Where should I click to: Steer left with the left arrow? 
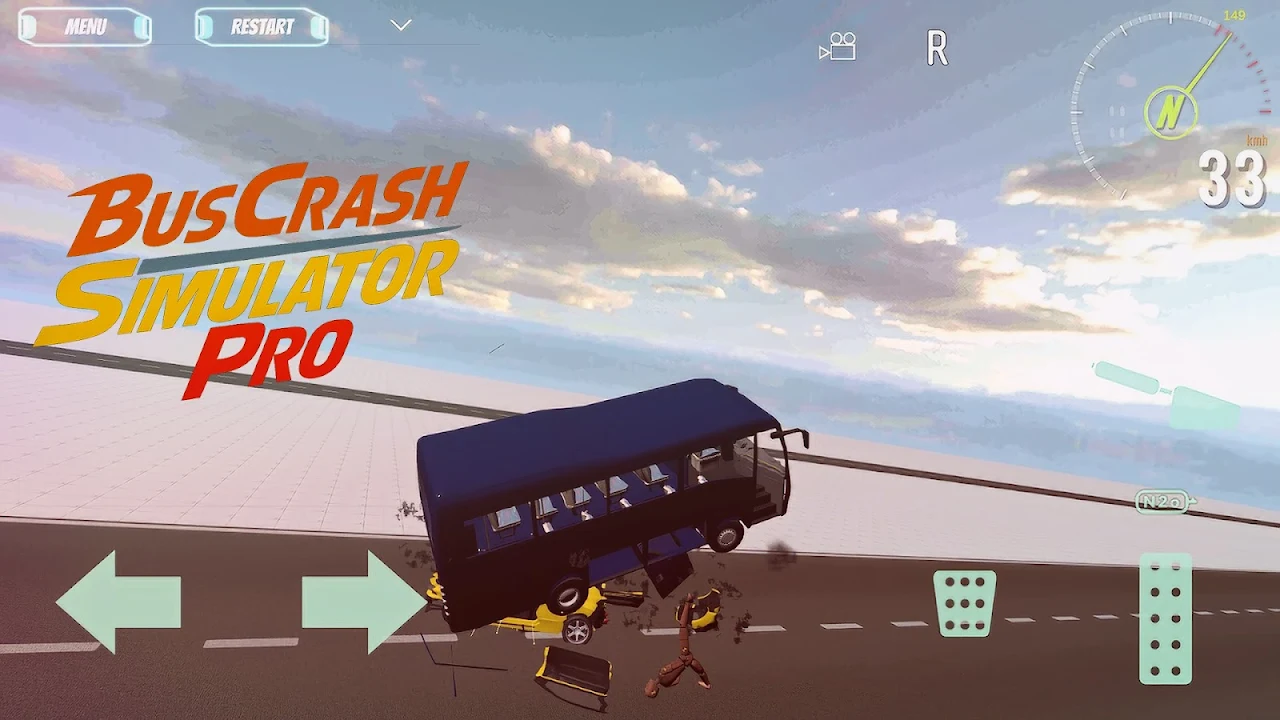pos(118,601)
